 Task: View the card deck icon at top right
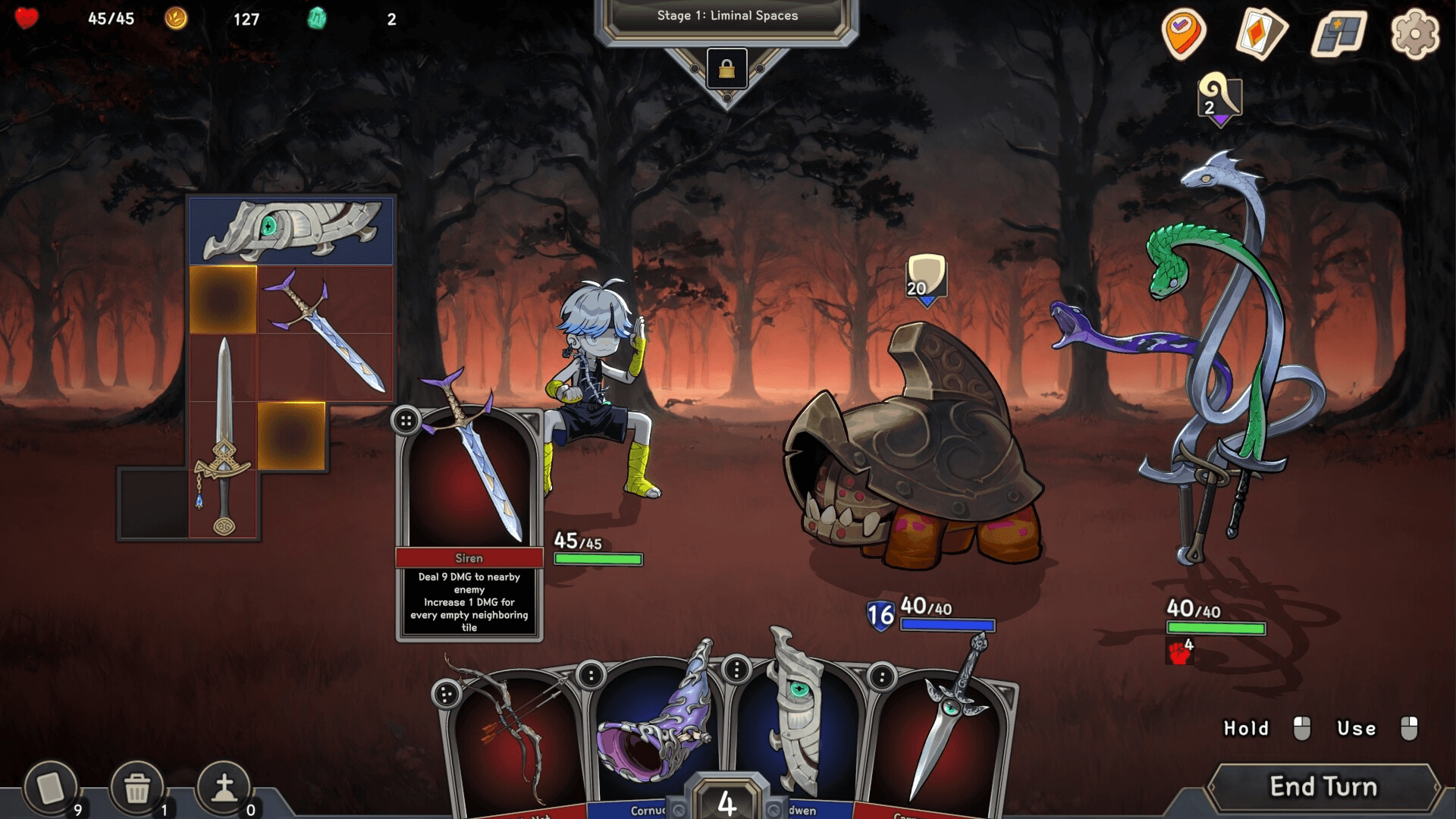(1261, 34)
